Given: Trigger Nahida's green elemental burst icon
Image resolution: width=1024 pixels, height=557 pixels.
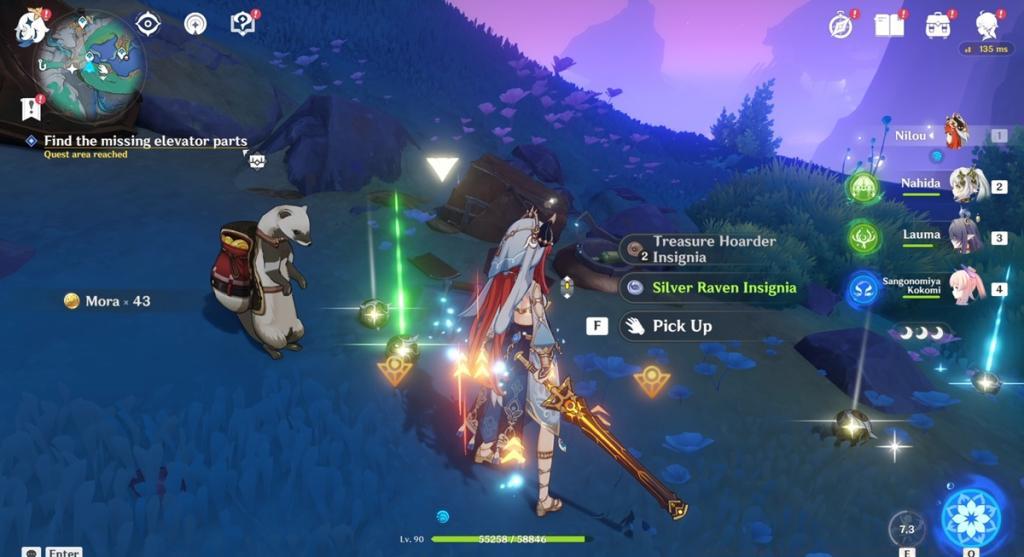Looking at the screenshot, I should (x=863, y=187).
